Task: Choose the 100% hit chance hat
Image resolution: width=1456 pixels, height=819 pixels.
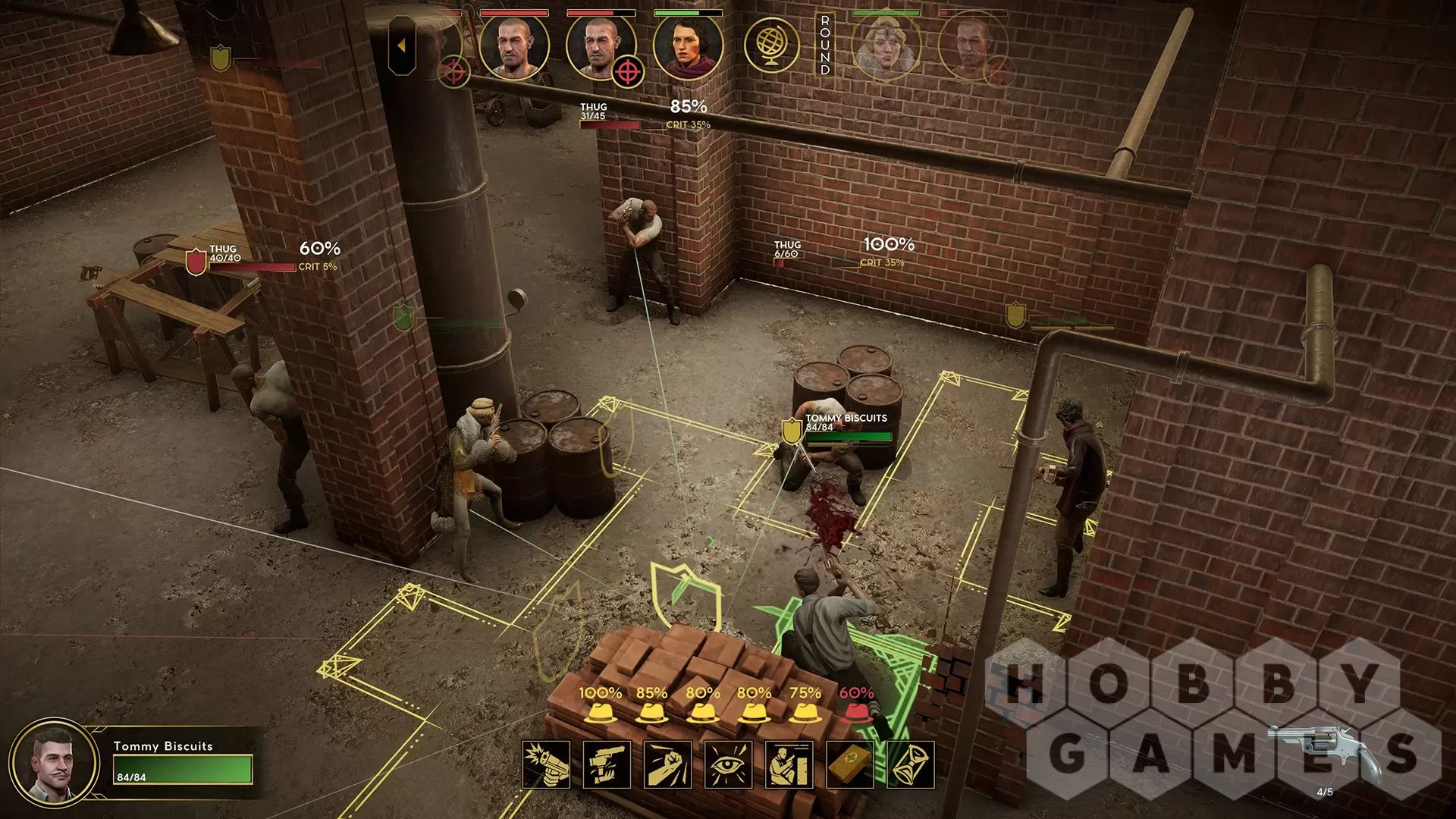Action: (x=600, y=713)
